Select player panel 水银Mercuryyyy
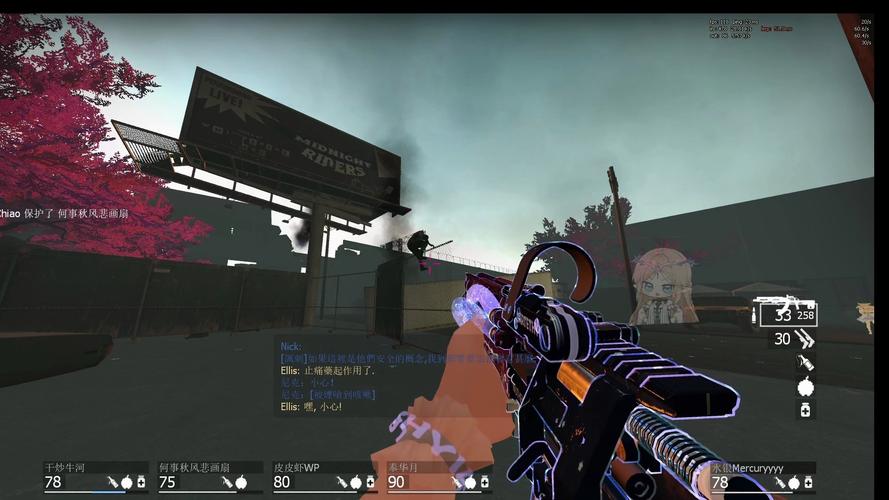Image resolution: width=889 pixels, height=500 pixels. (762, 477)
